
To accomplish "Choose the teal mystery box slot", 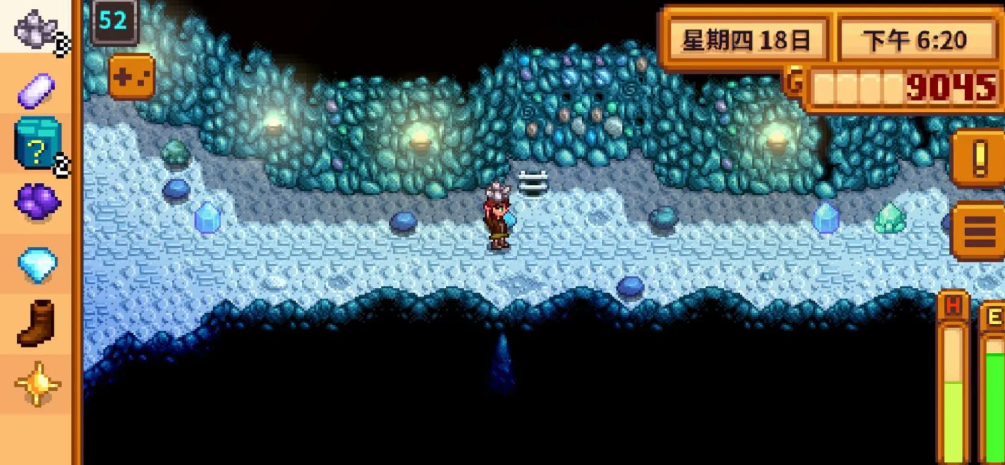I will coord(38,143).
